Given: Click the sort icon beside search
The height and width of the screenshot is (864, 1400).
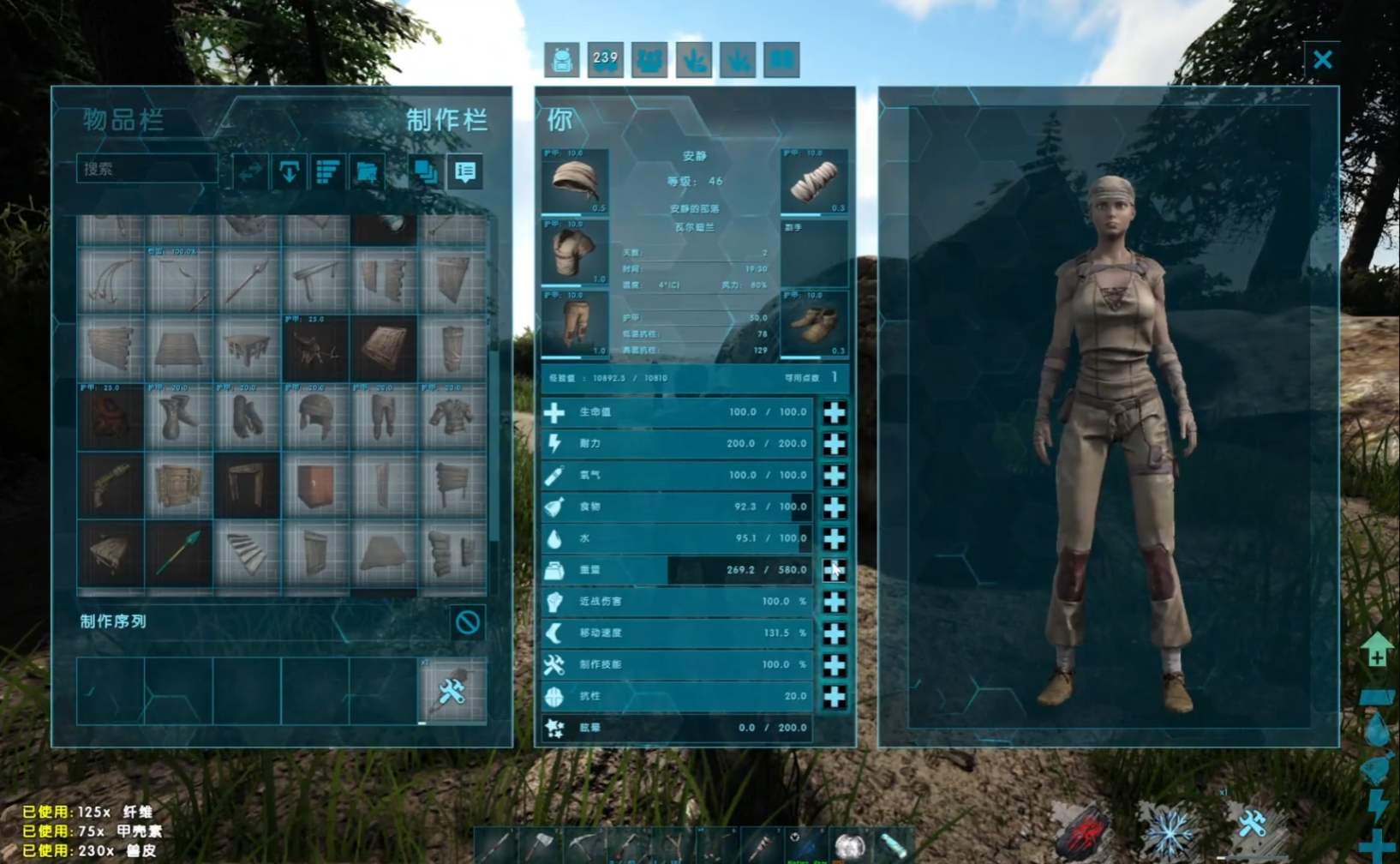Looking at the screenshot, I should tap(328, 171).
